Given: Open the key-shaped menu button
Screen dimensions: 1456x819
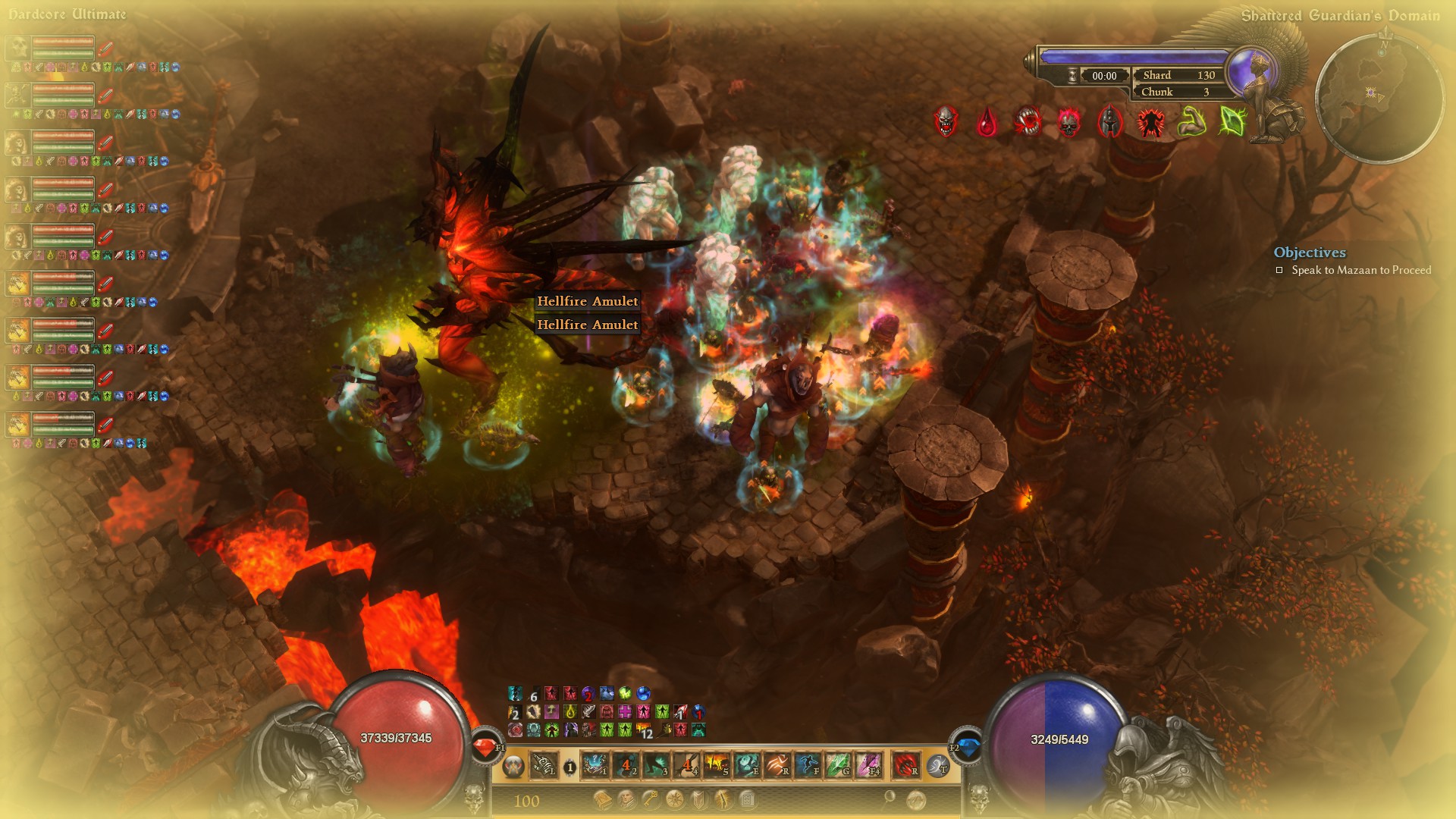Looking at the screenshot, I should point(651,799).
